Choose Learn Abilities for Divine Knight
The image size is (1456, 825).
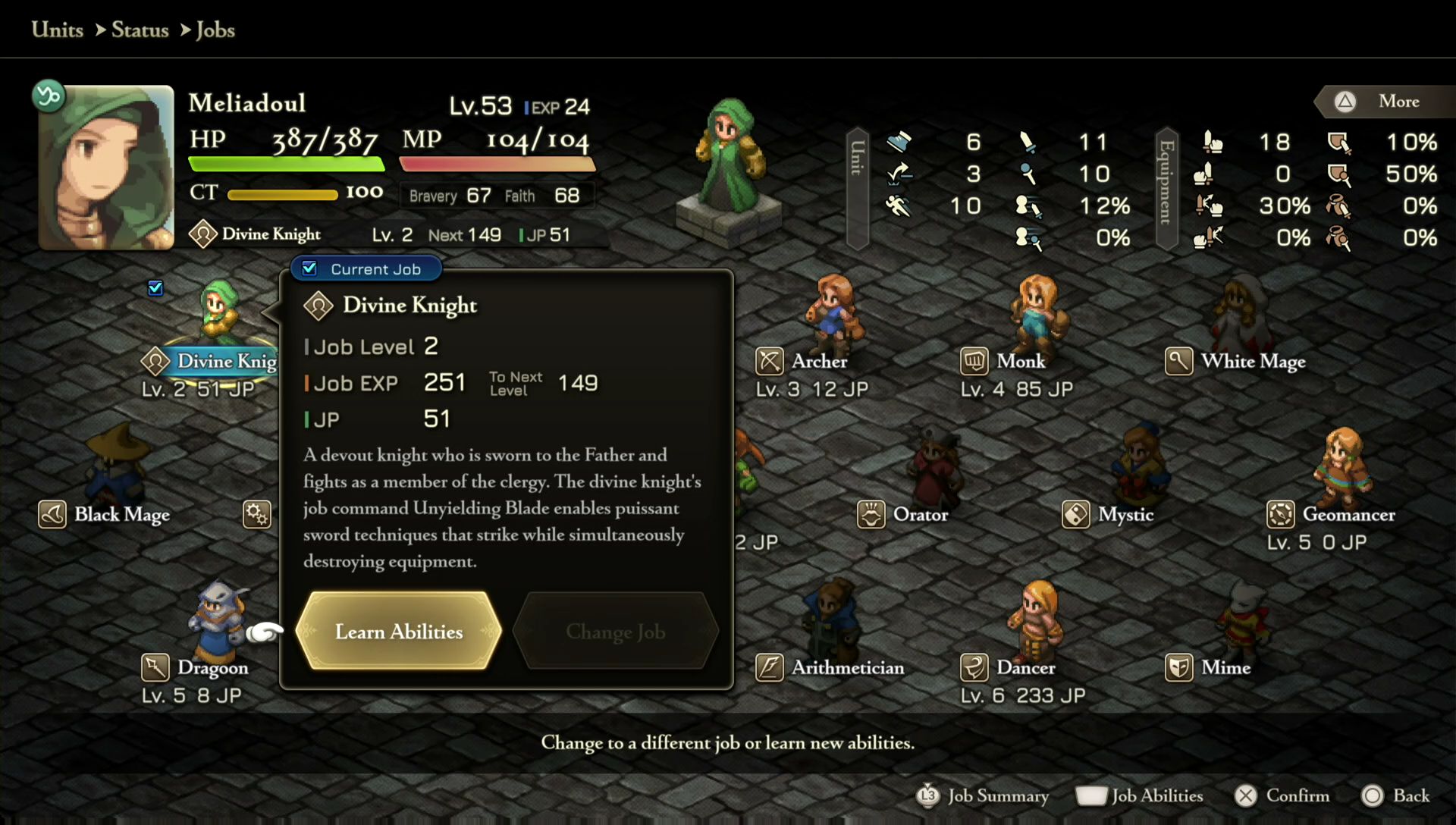[399, 632]
